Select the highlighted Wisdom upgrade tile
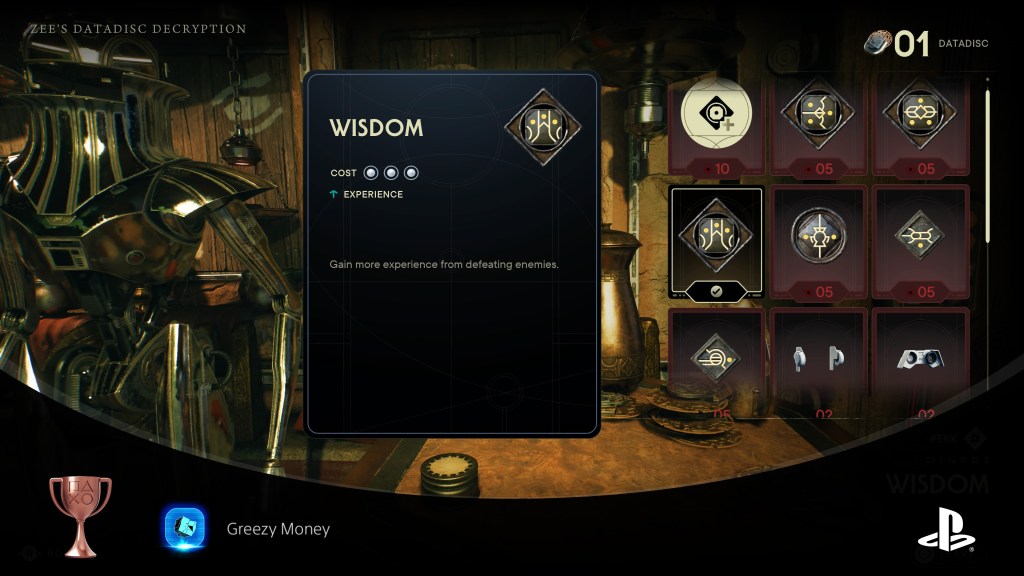 click(715, 242)
